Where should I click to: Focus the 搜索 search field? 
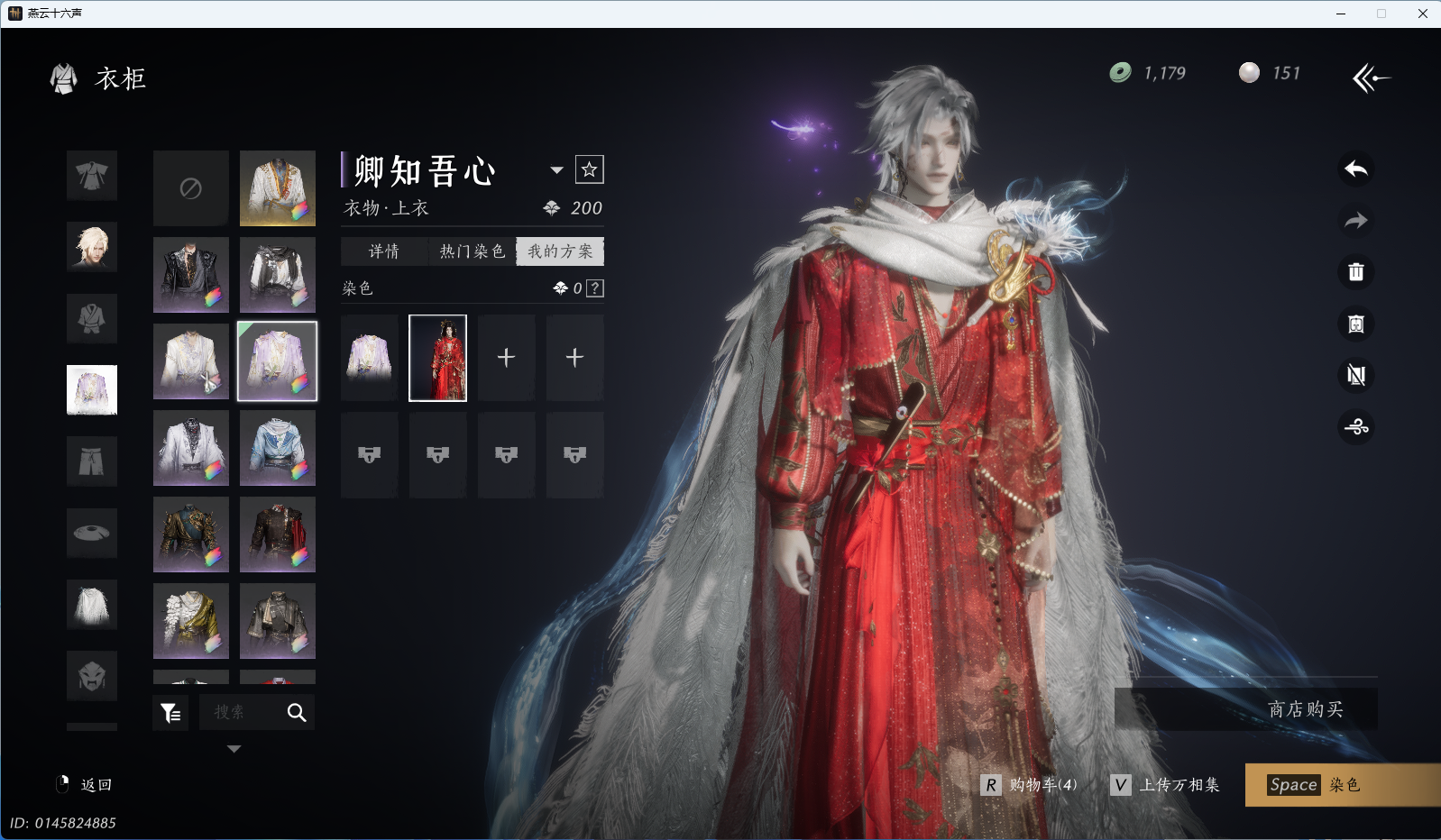(242, 713)
